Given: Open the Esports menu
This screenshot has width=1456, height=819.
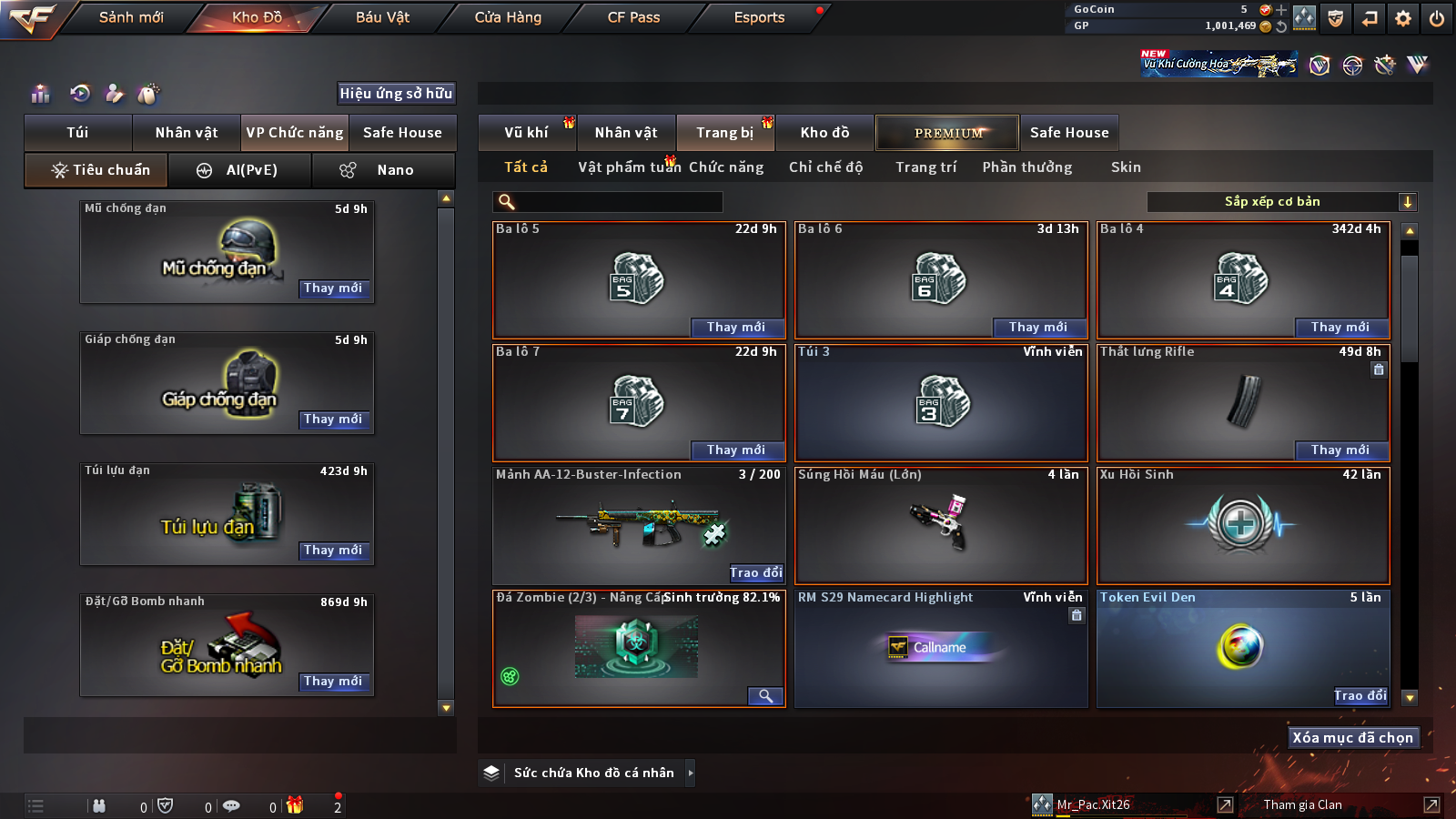Looking at the screenshot, I should [759, 17].
